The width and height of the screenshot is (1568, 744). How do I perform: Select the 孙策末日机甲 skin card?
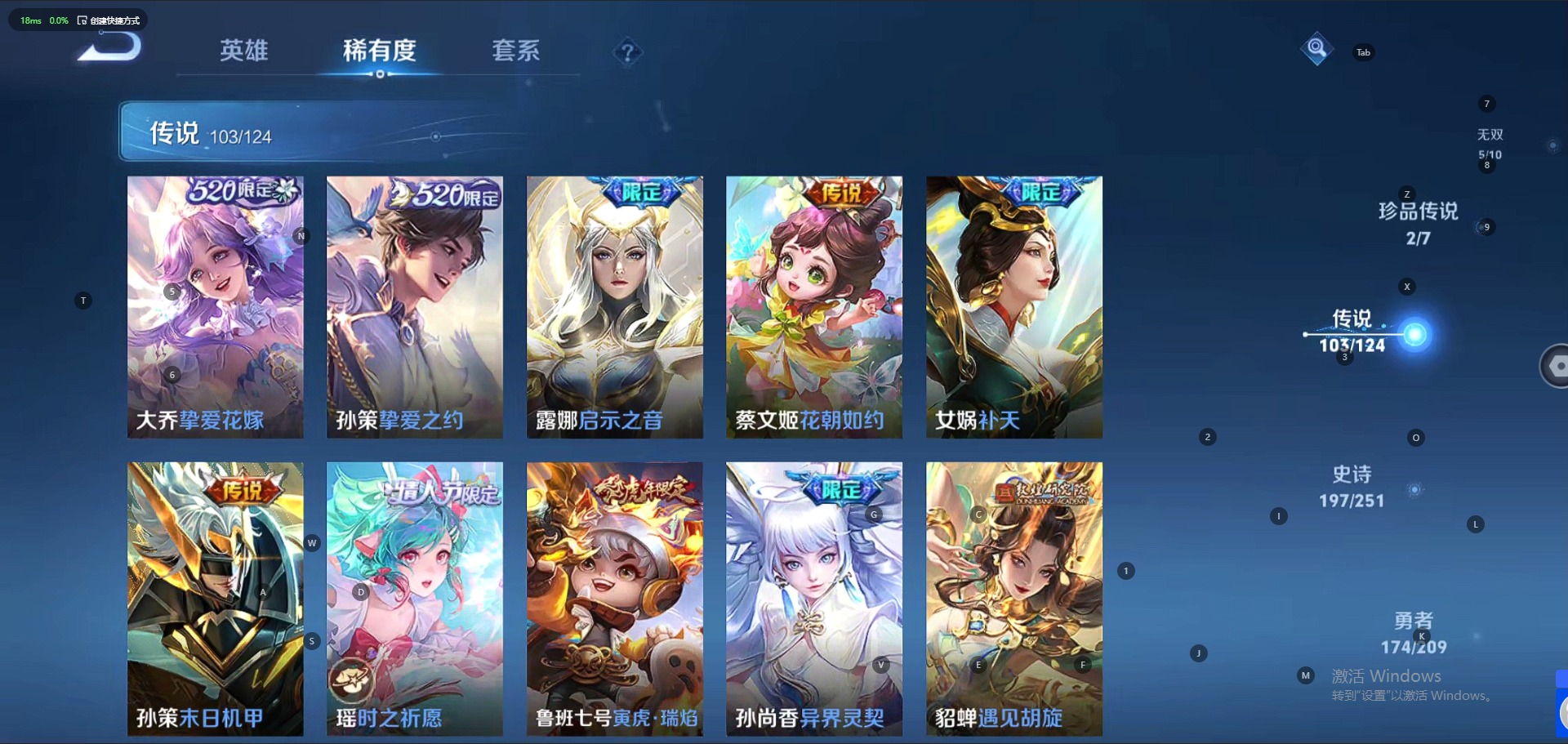point(216,599)
